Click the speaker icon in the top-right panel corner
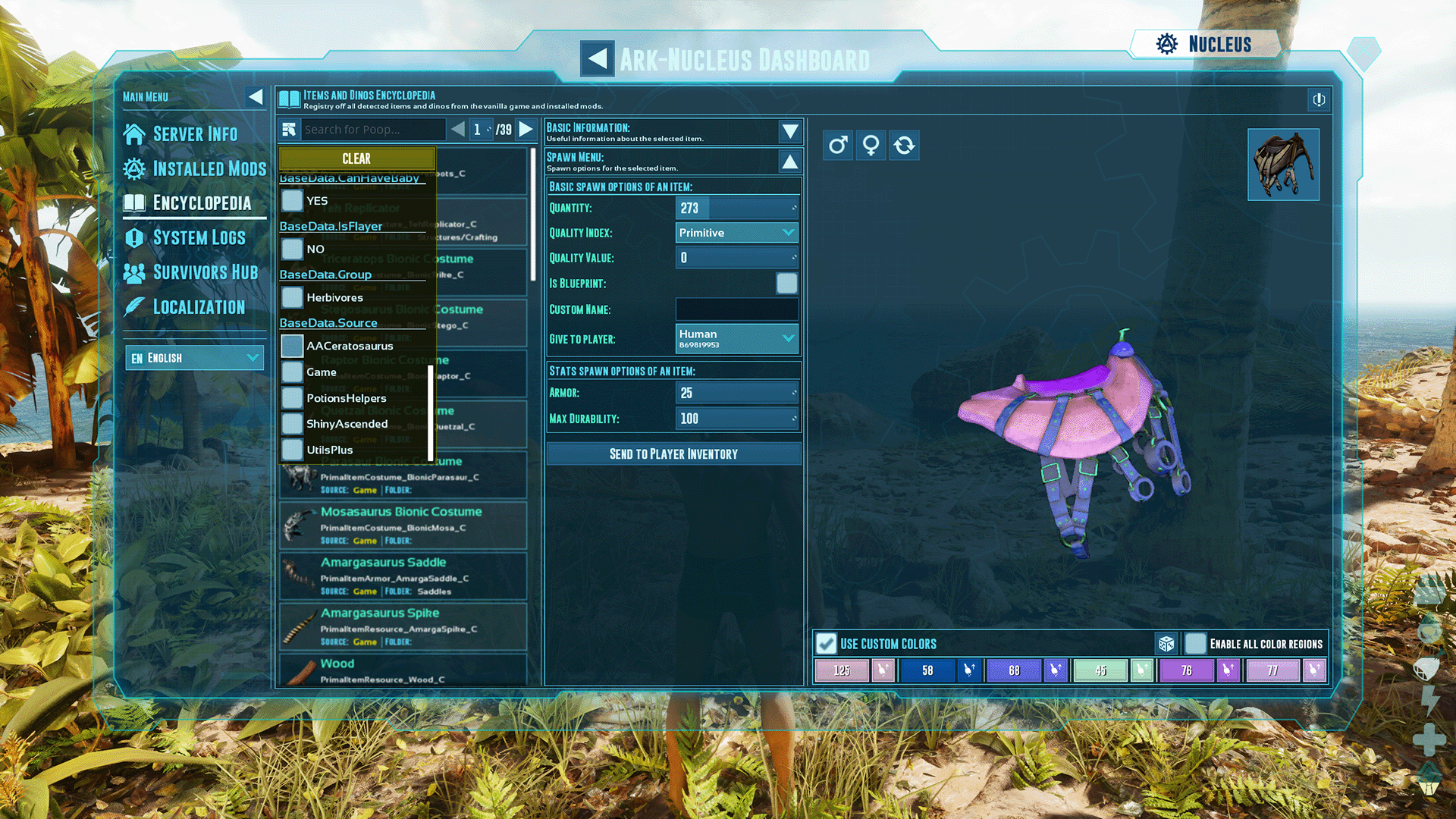This screenshot has width=1456, height=819. pos(1318,100)
